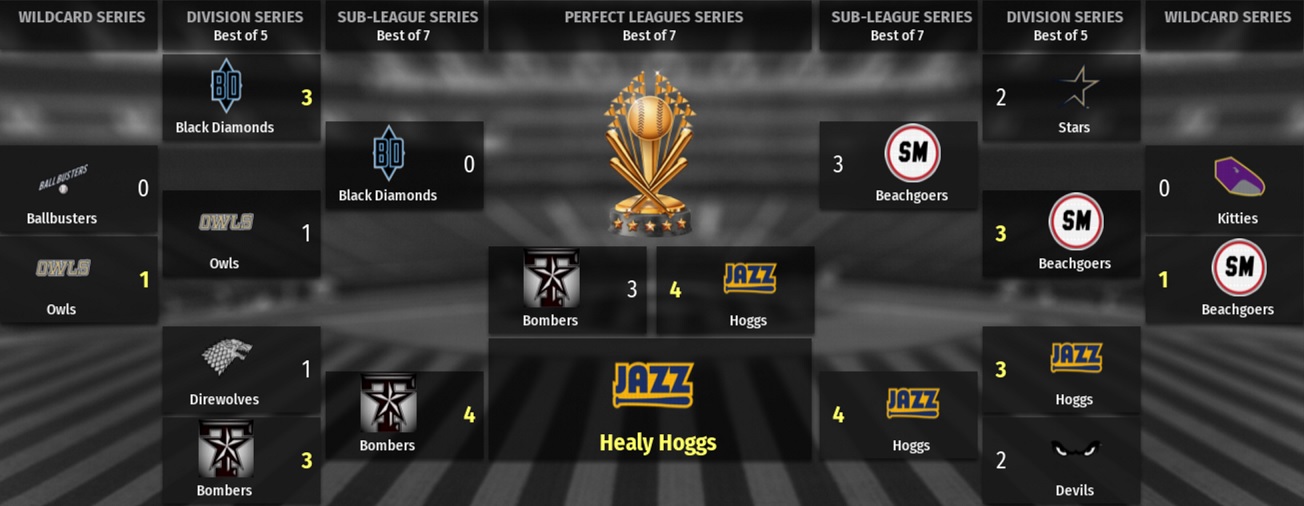The height and width of the screenshot is (506, 1304).
Task: Select the Direwolves team tile
Action: click(241, 370)
